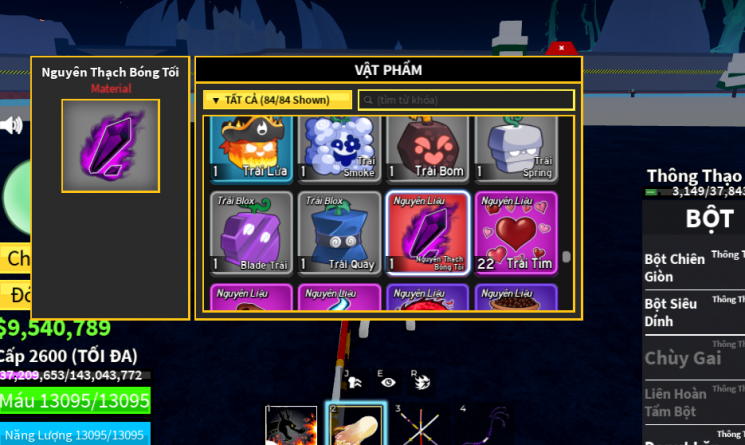The height and width of the screenshot is (445, 745).
Task: Equip the dragon fire hotbar slot 1
Action: point(291,426)
